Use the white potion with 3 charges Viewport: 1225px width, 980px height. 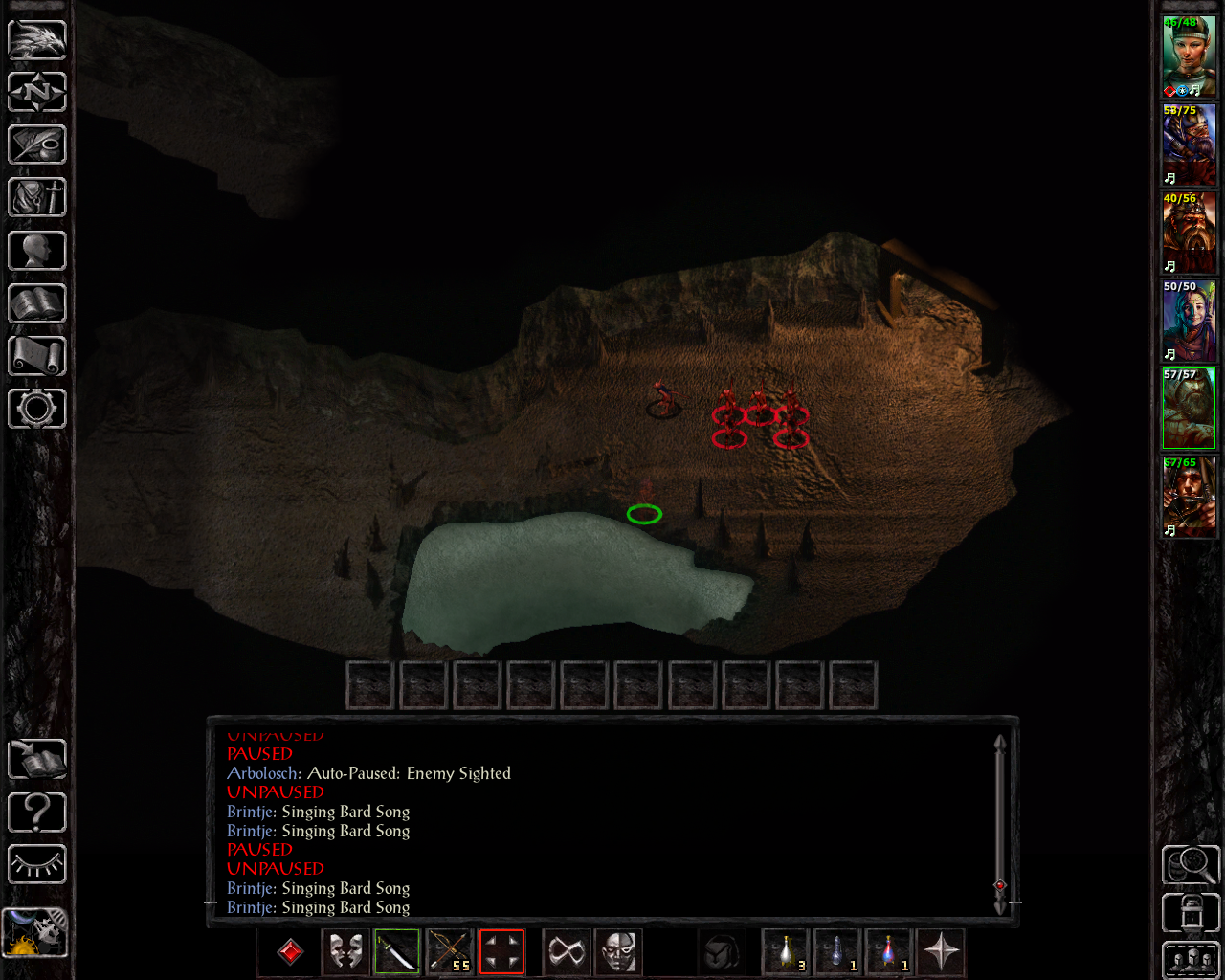coord(787,952)
